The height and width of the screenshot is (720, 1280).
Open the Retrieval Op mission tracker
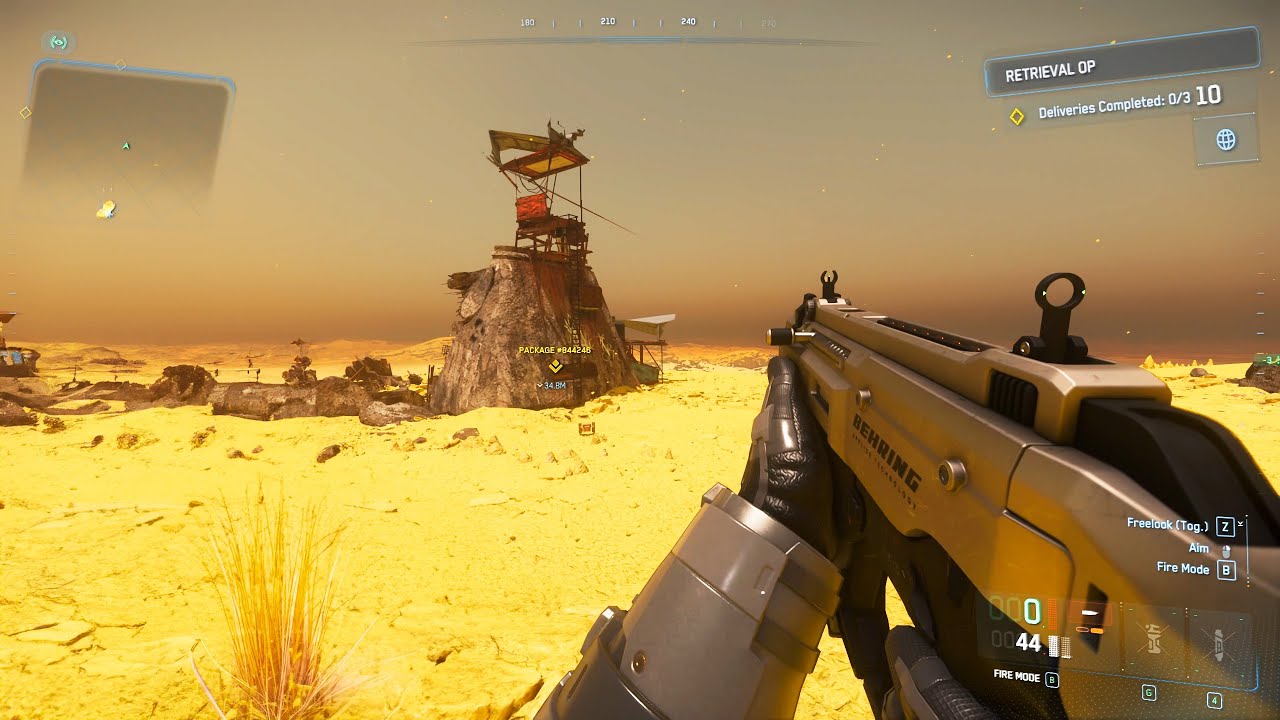point(1120,63)
